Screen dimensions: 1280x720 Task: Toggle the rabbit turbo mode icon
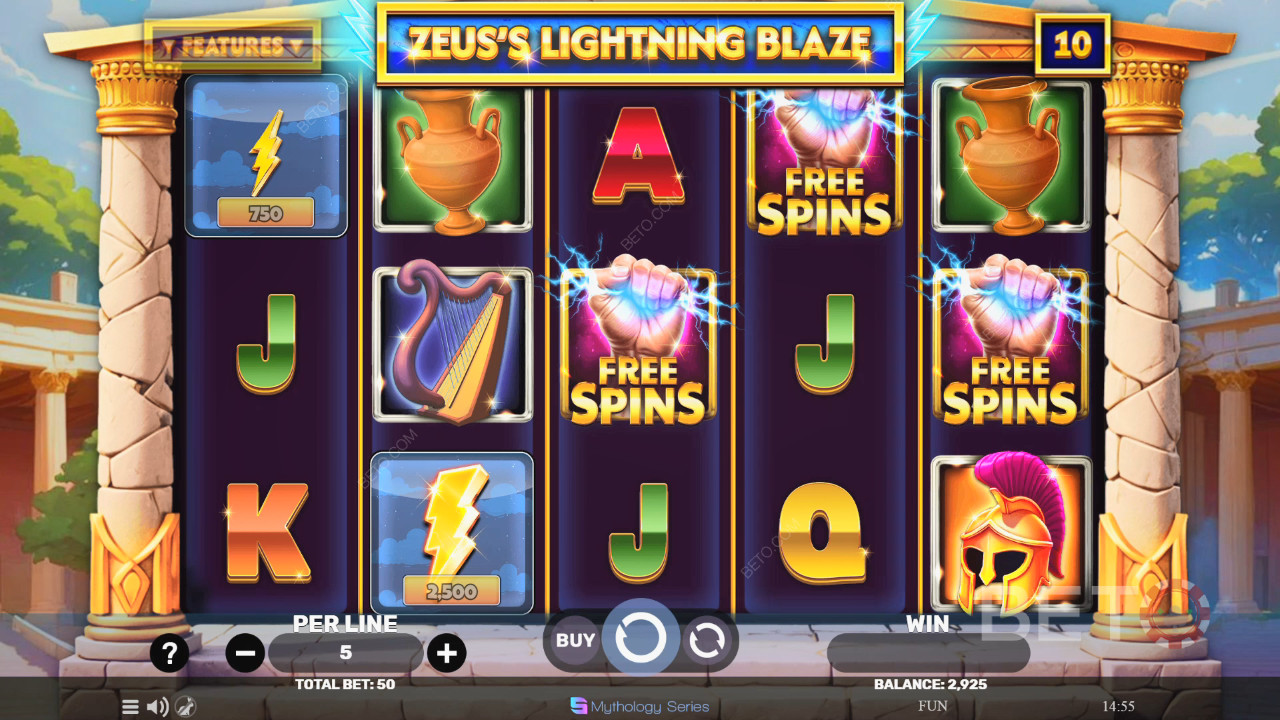pyautogui.click(x=186, y=707)
